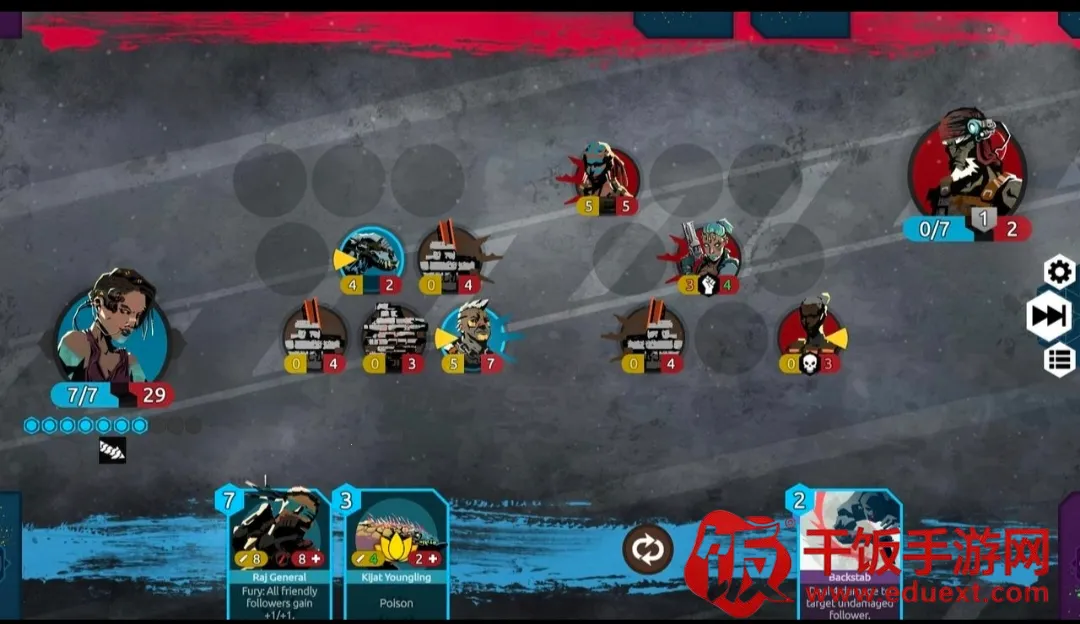Target the enemy 0/3 skull follower
The width and height of the screenshot is (1080, 624).
[811, 334]
